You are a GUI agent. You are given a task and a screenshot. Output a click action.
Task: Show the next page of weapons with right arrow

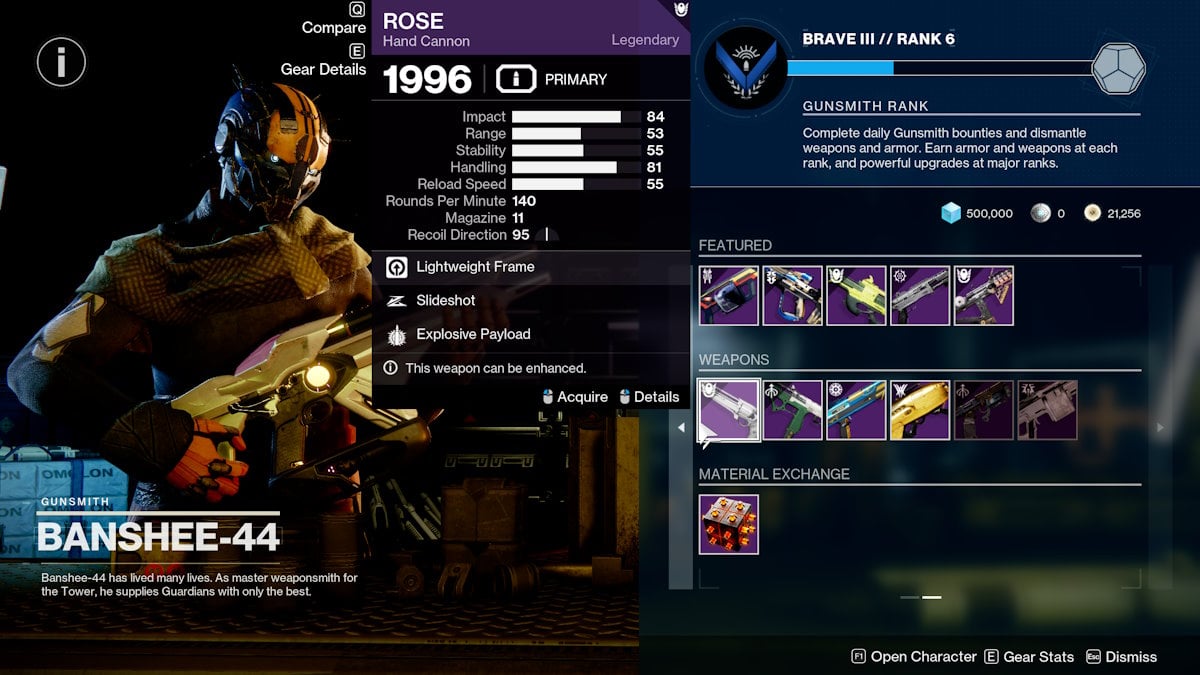pyautogui.click(x=1160, y=428)
